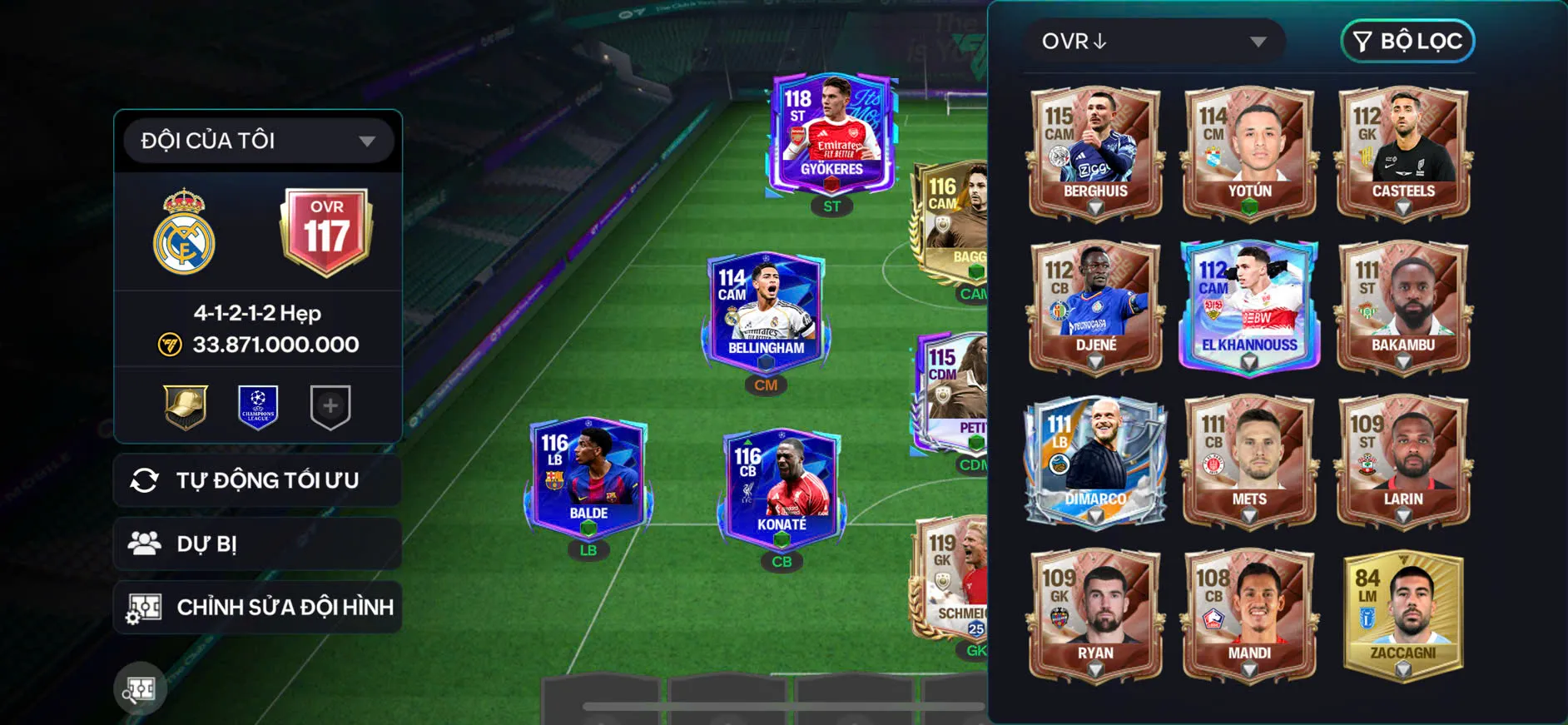1568x725 pixels.
Task: Open the ĐỘI CỦA TÔI dropdown
Action: click(x=256, y=140)
